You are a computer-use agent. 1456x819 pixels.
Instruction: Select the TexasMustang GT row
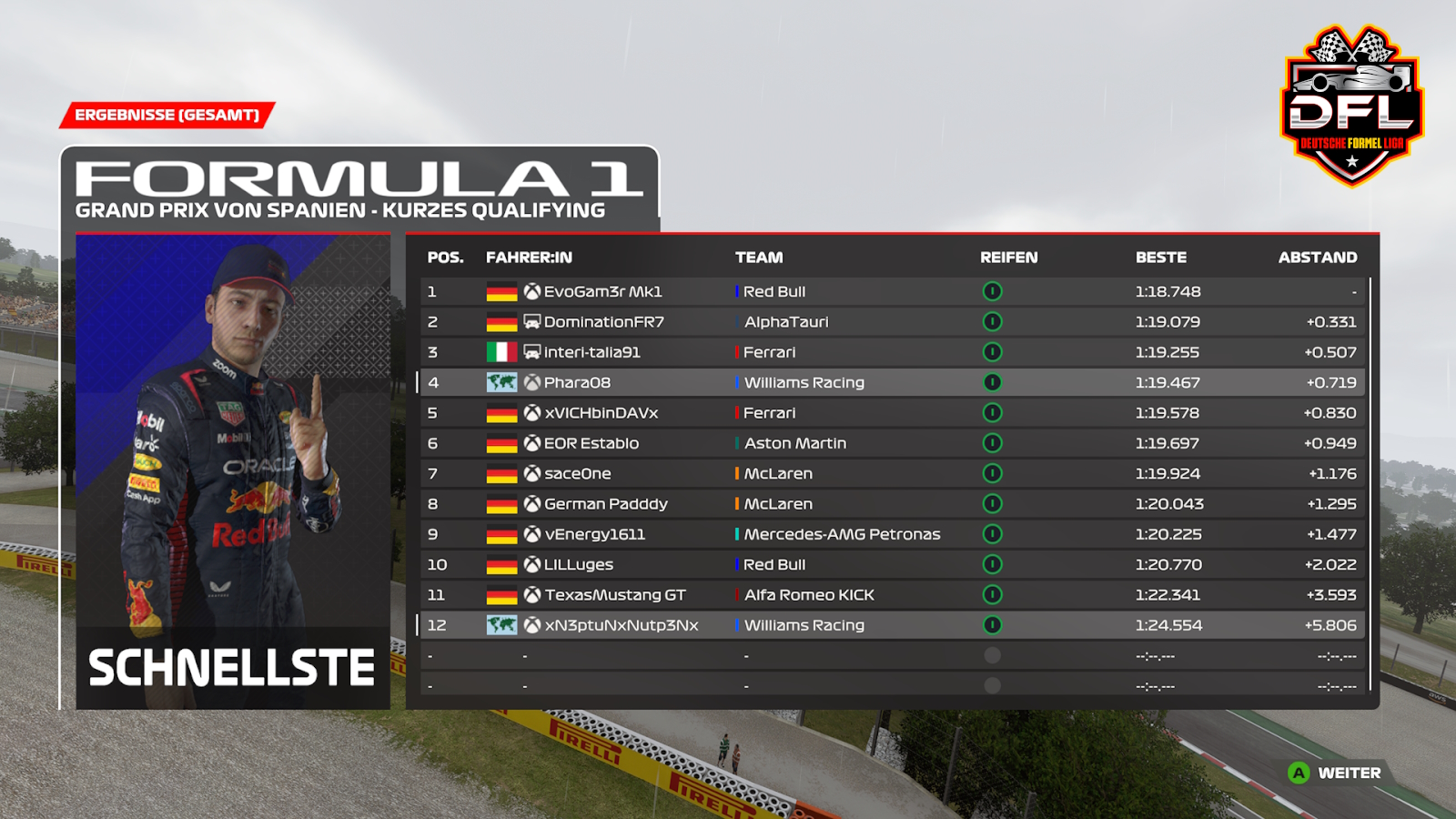[892, 595]
